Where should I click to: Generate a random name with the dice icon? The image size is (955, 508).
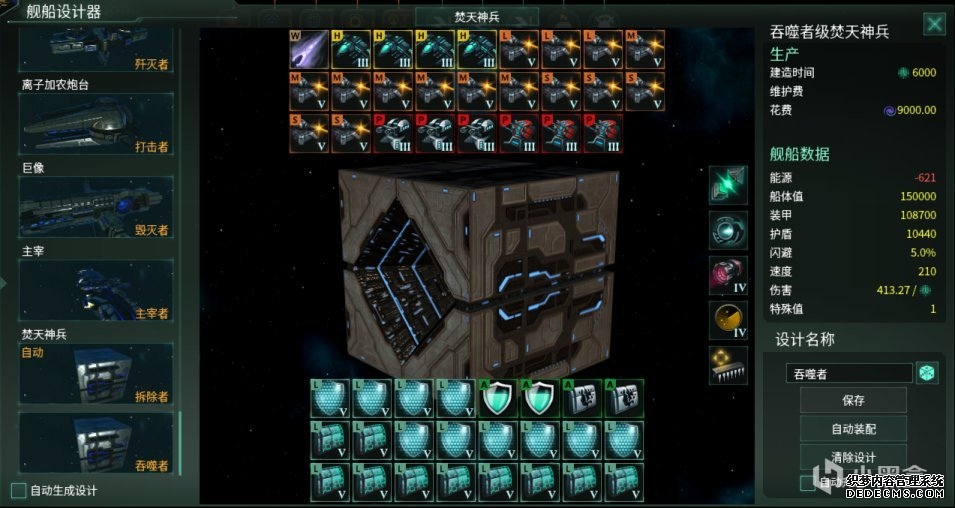pos(928,373)
